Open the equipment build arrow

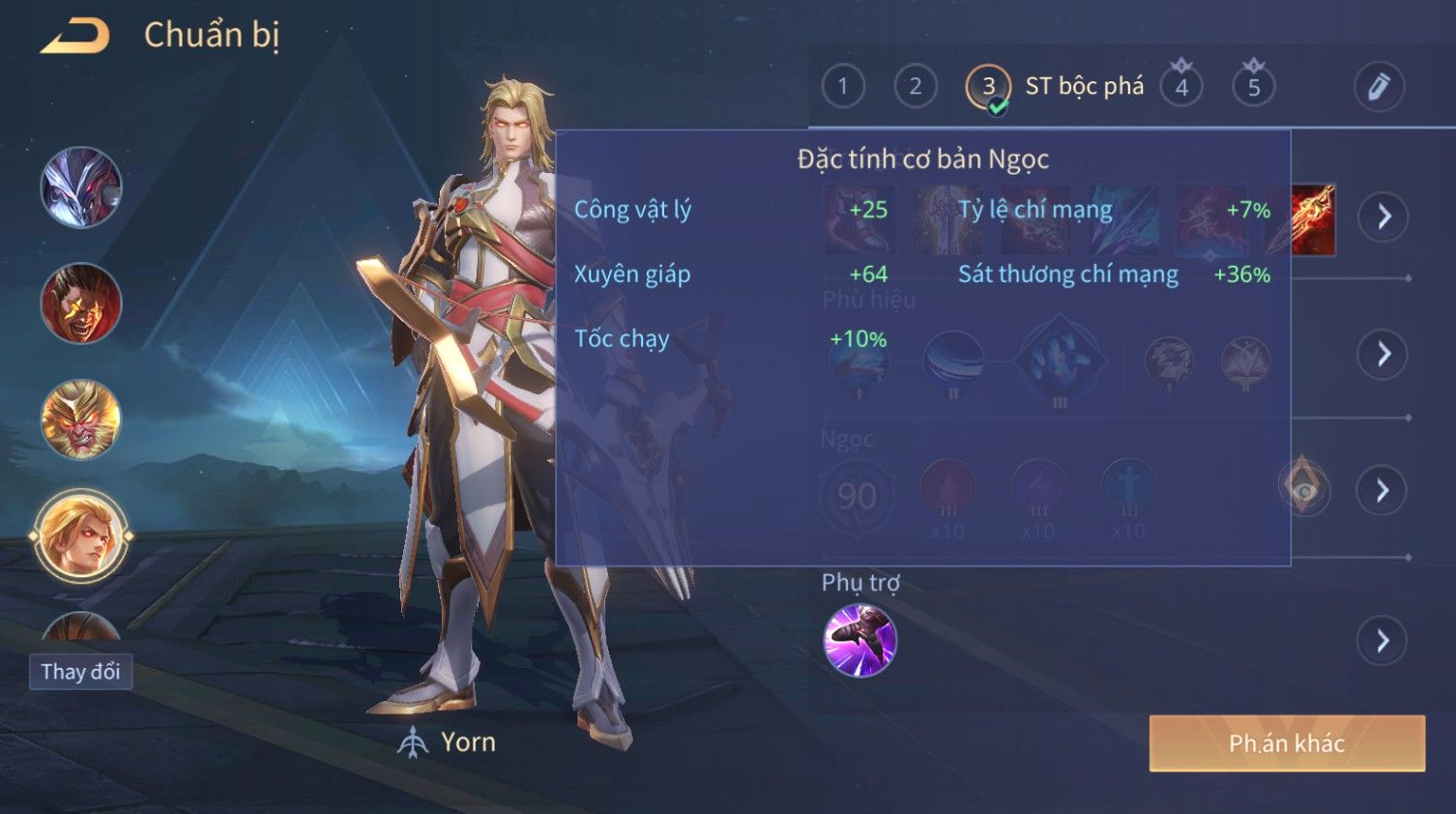click(1383, 217)
